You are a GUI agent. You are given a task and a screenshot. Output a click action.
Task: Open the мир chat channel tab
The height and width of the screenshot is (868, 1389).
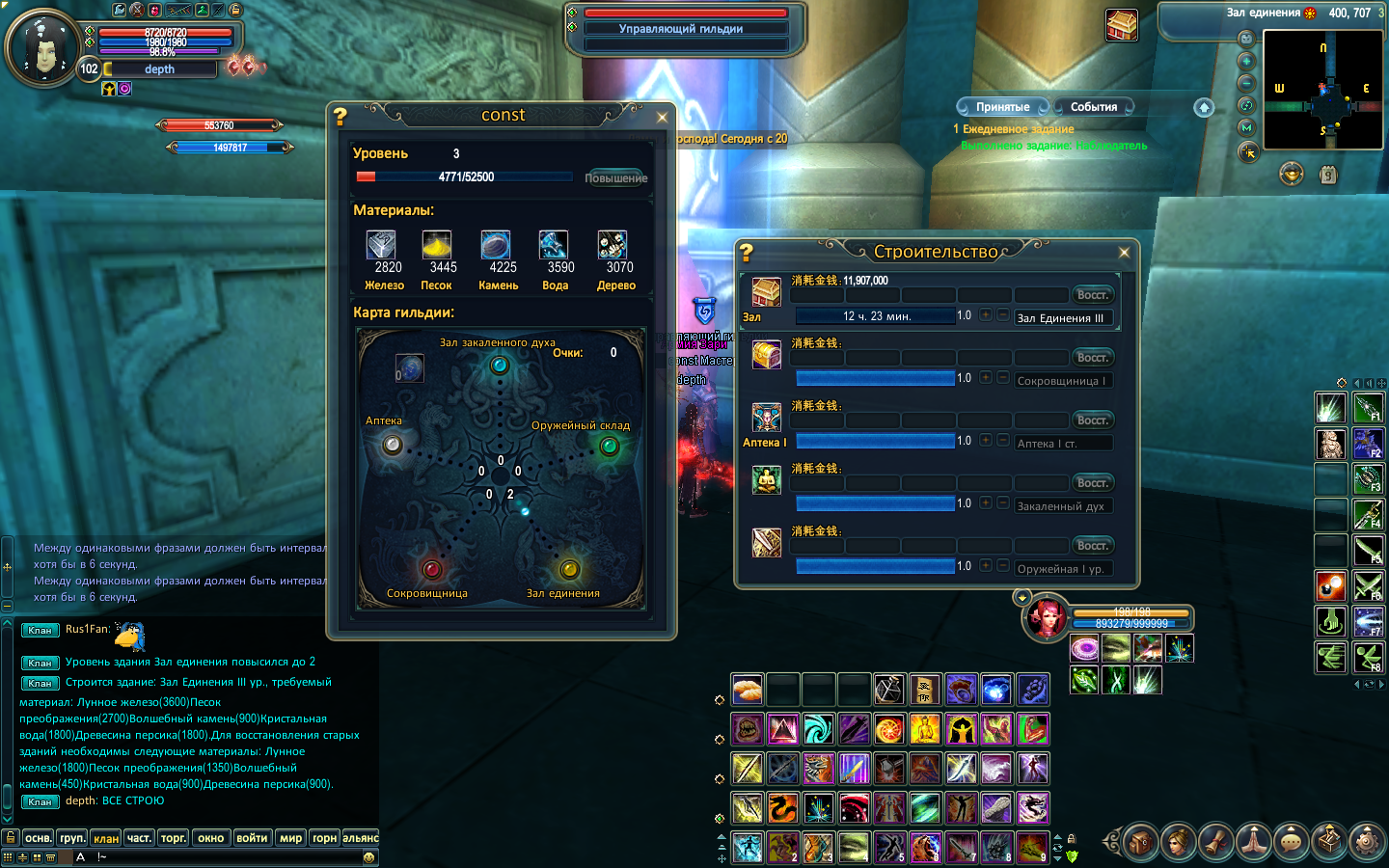(291, 838)
